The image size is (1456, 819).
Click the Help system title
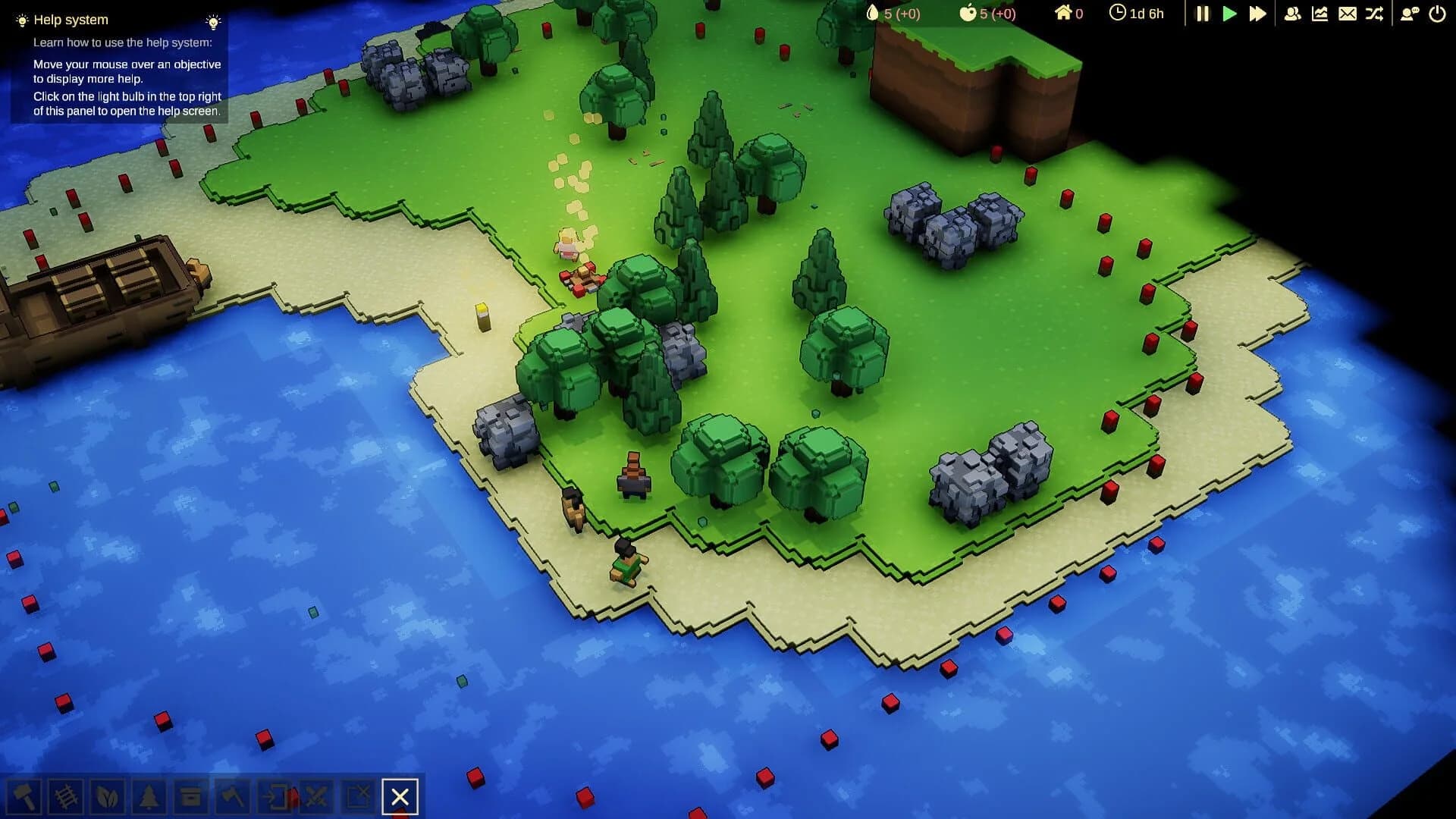[72, 20]
